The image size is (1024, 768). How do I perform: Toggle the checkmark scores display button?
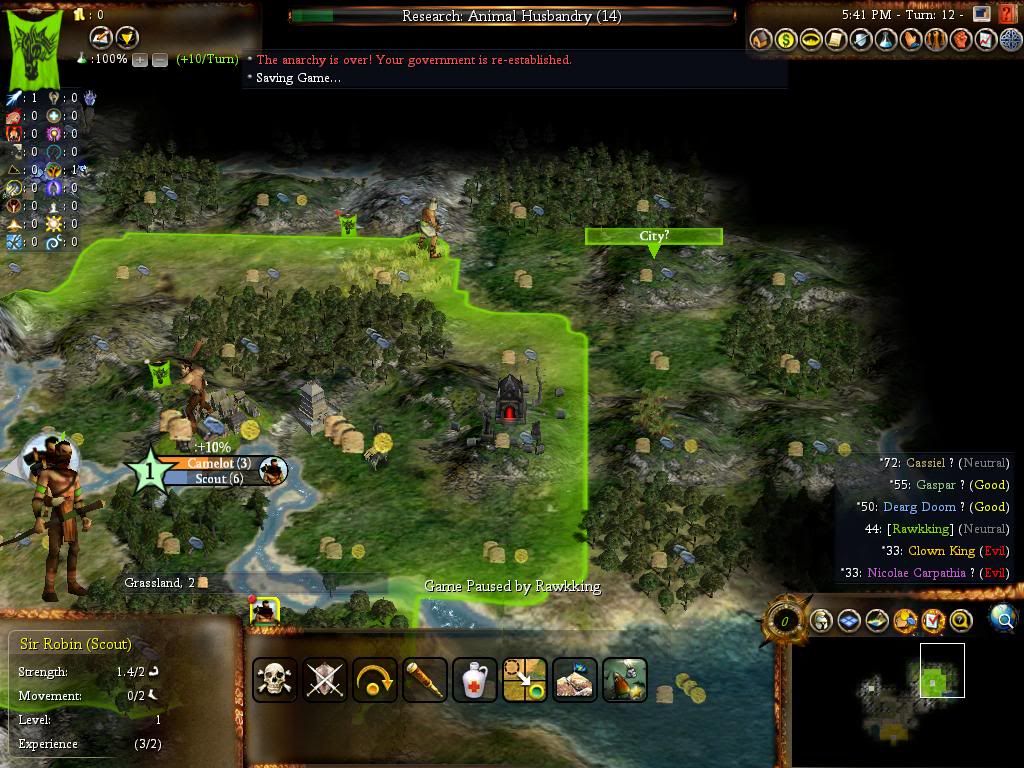(x=933, y=621)
